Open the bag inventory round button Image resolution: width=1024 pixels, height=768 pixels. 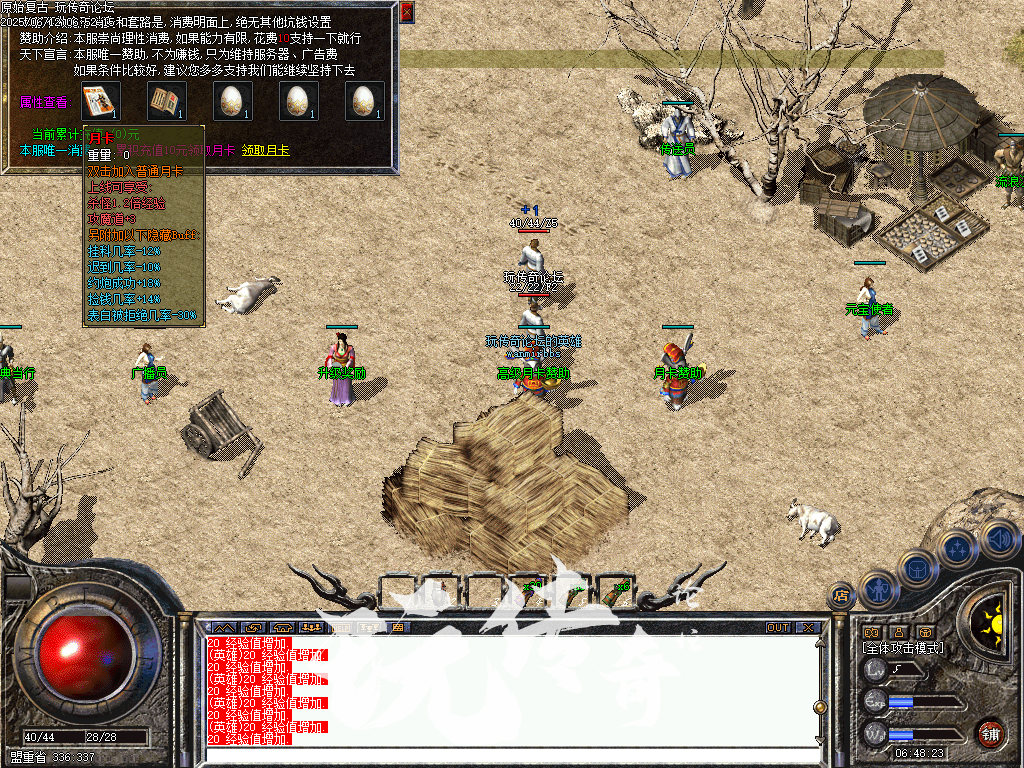pos(917,570)
